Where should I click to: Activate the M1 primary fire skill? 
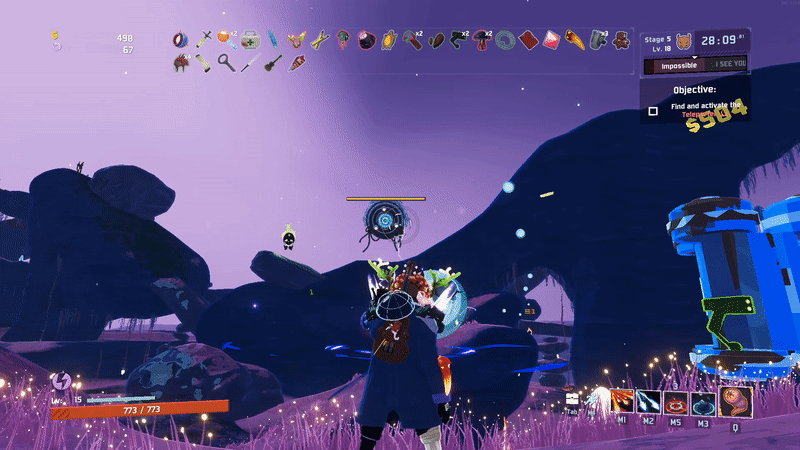tap(623, 403)
